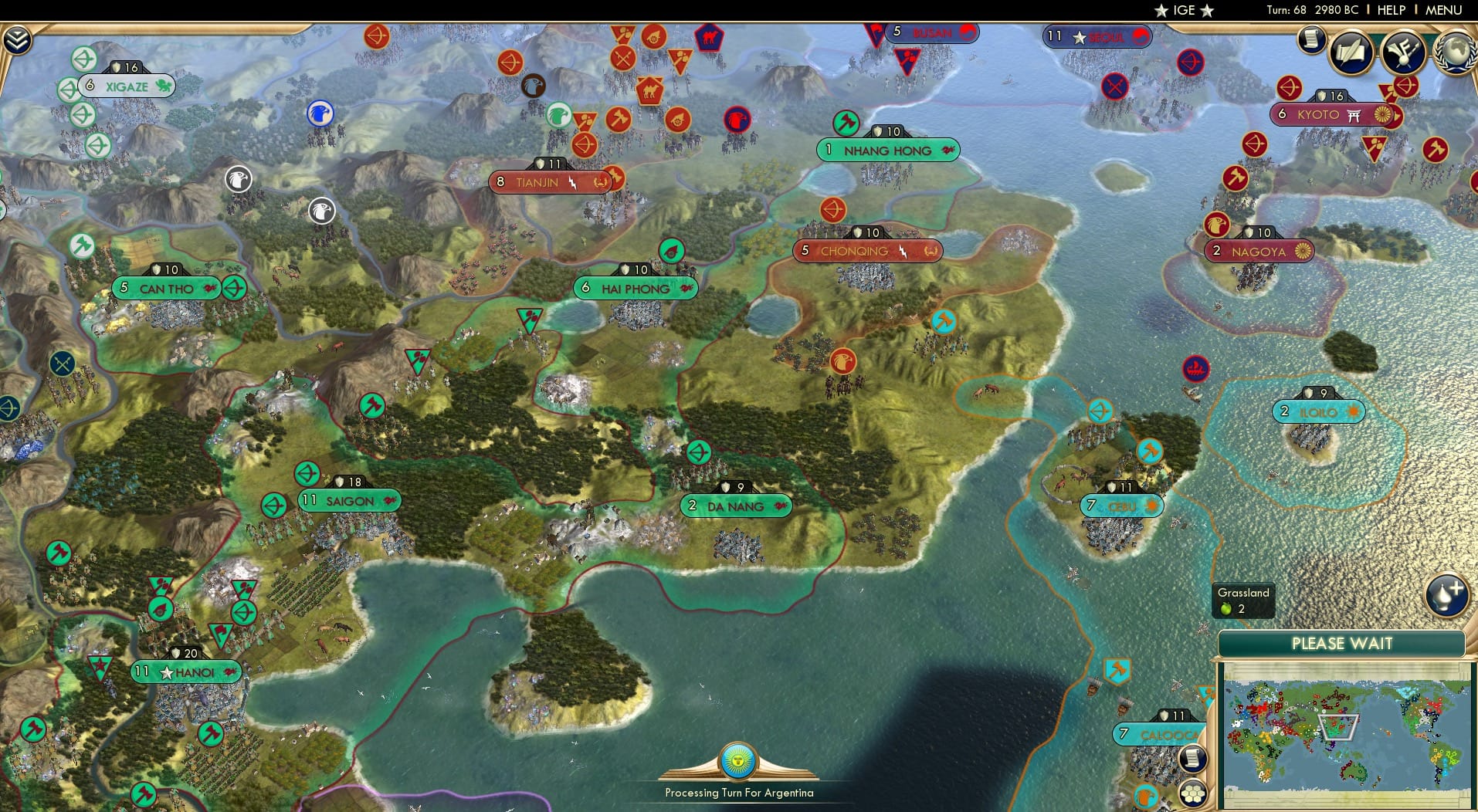The width and height of the screenshot is (1478, 812).
Task: Select the Saigon city banner
Action: 349,500
